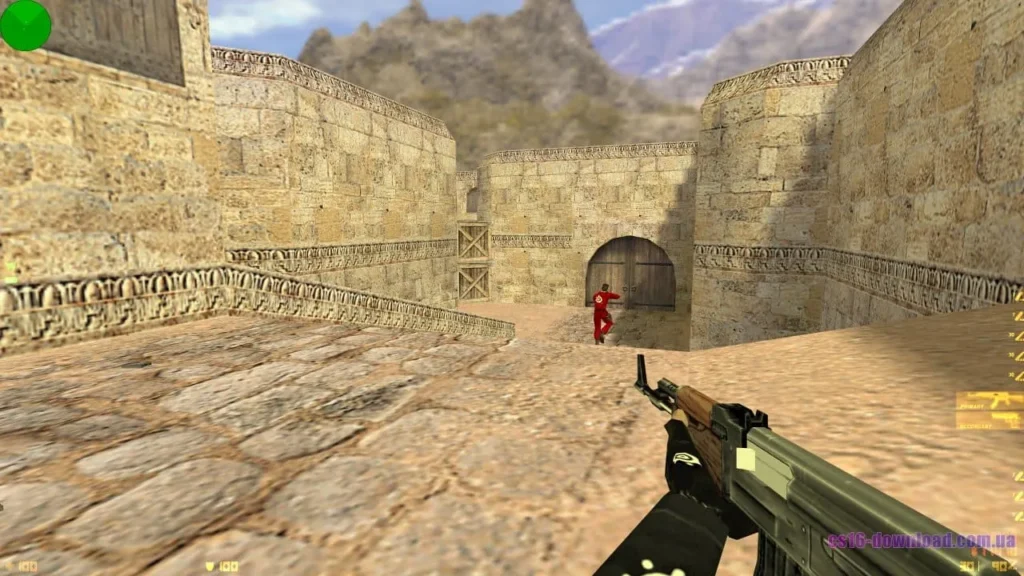1024x576 pixels.
Task: Click the green circular radar
Action: (x=25, y=25)
